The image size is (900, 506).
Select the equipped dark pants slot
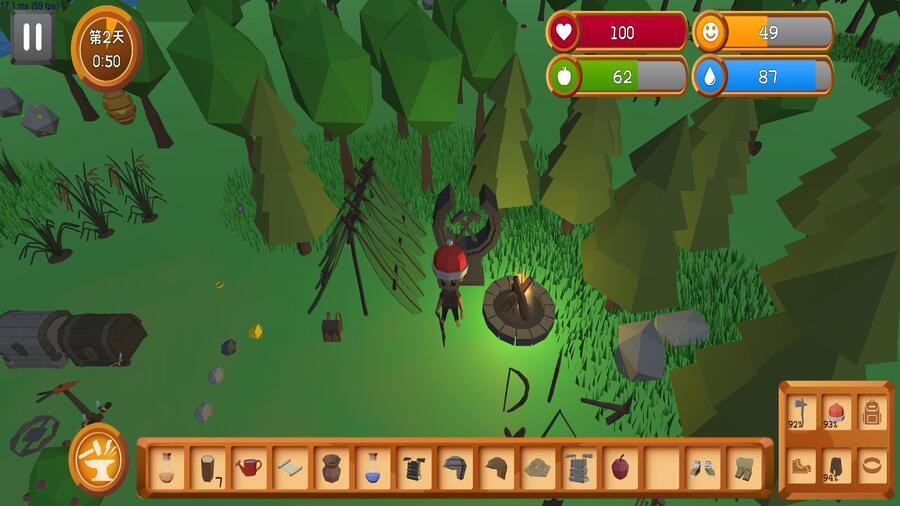click(836, 465)
